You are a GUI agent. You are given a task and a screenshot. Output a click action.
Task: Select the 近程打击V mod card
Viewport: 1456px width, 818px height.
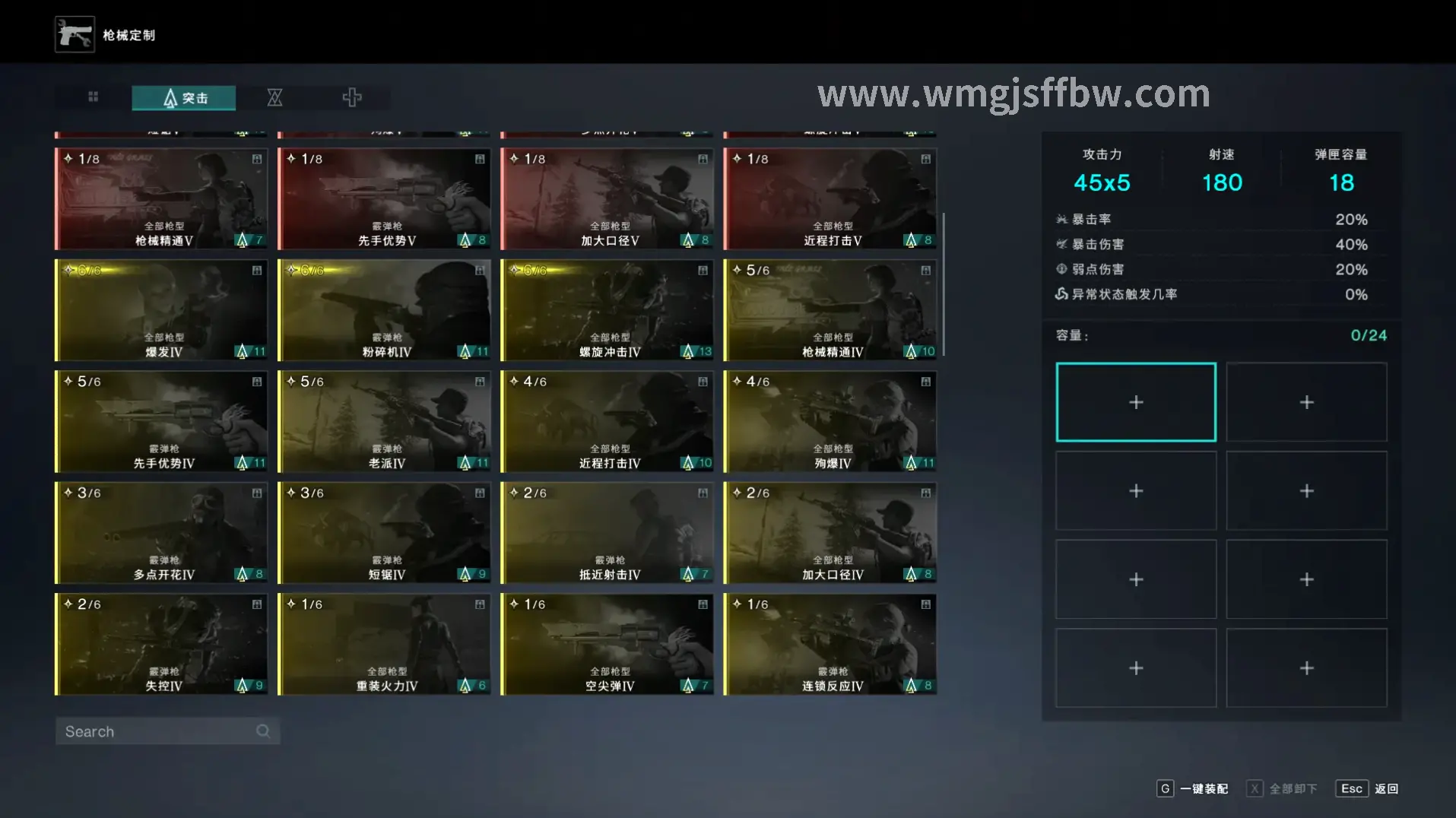[x=830, y=199]
